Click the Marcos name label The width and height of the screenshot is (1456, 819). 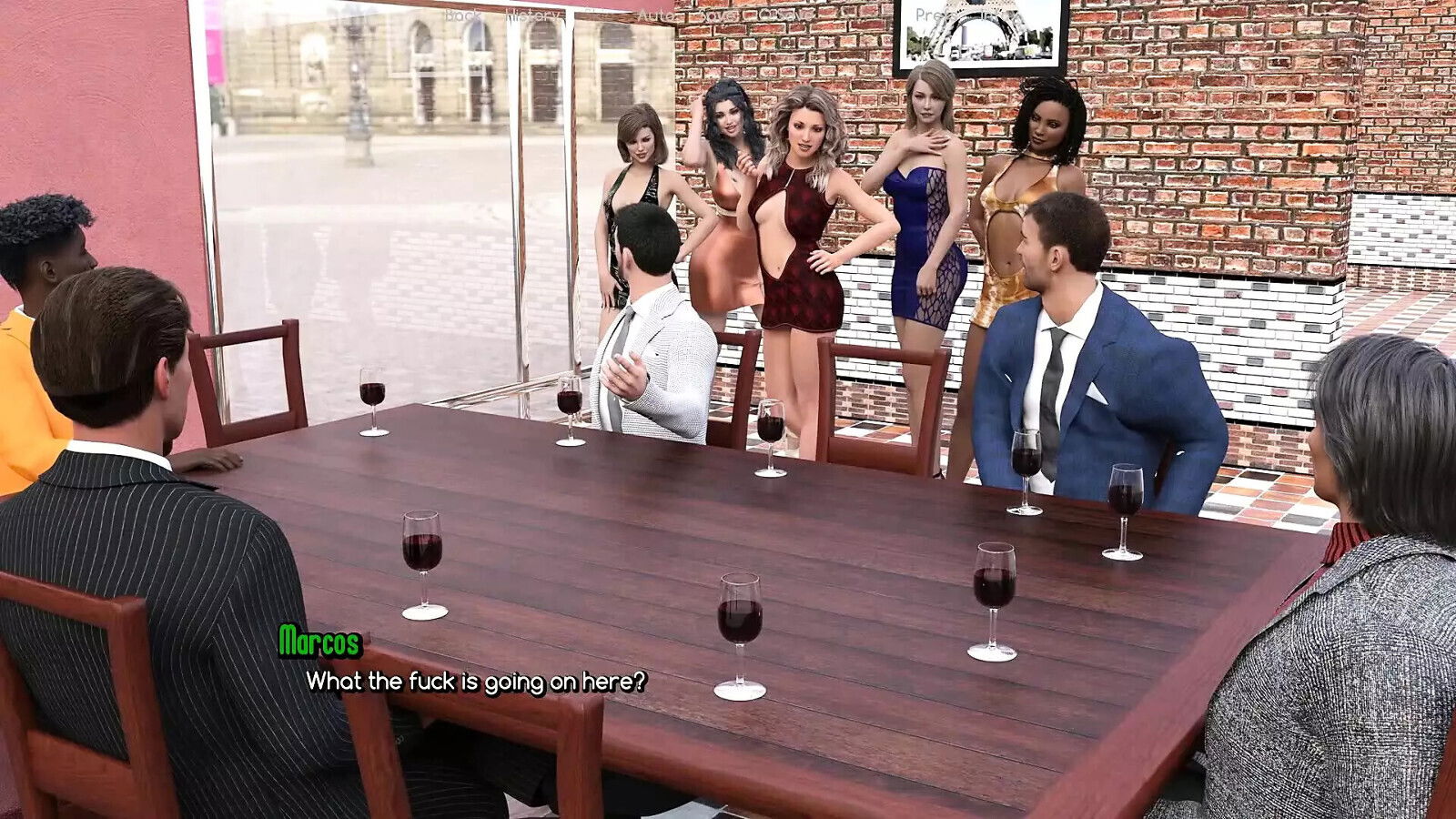(x=320, y=642)
